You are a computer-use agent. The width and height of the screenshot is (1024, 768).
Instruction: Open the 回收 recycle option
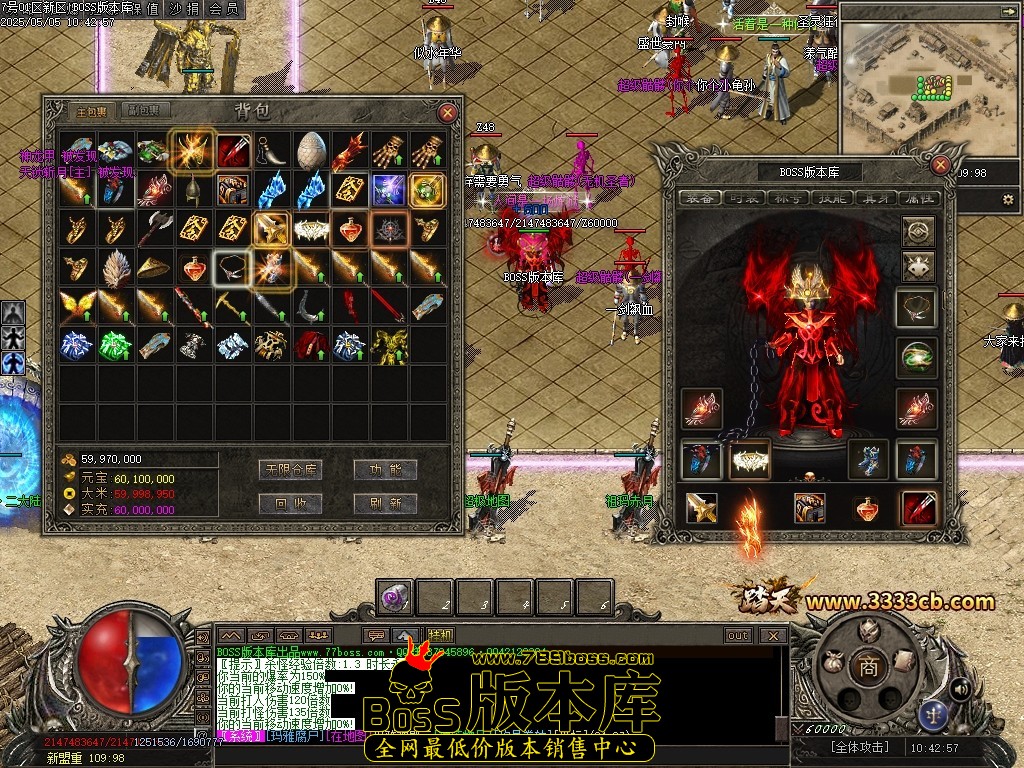point(289,503)
